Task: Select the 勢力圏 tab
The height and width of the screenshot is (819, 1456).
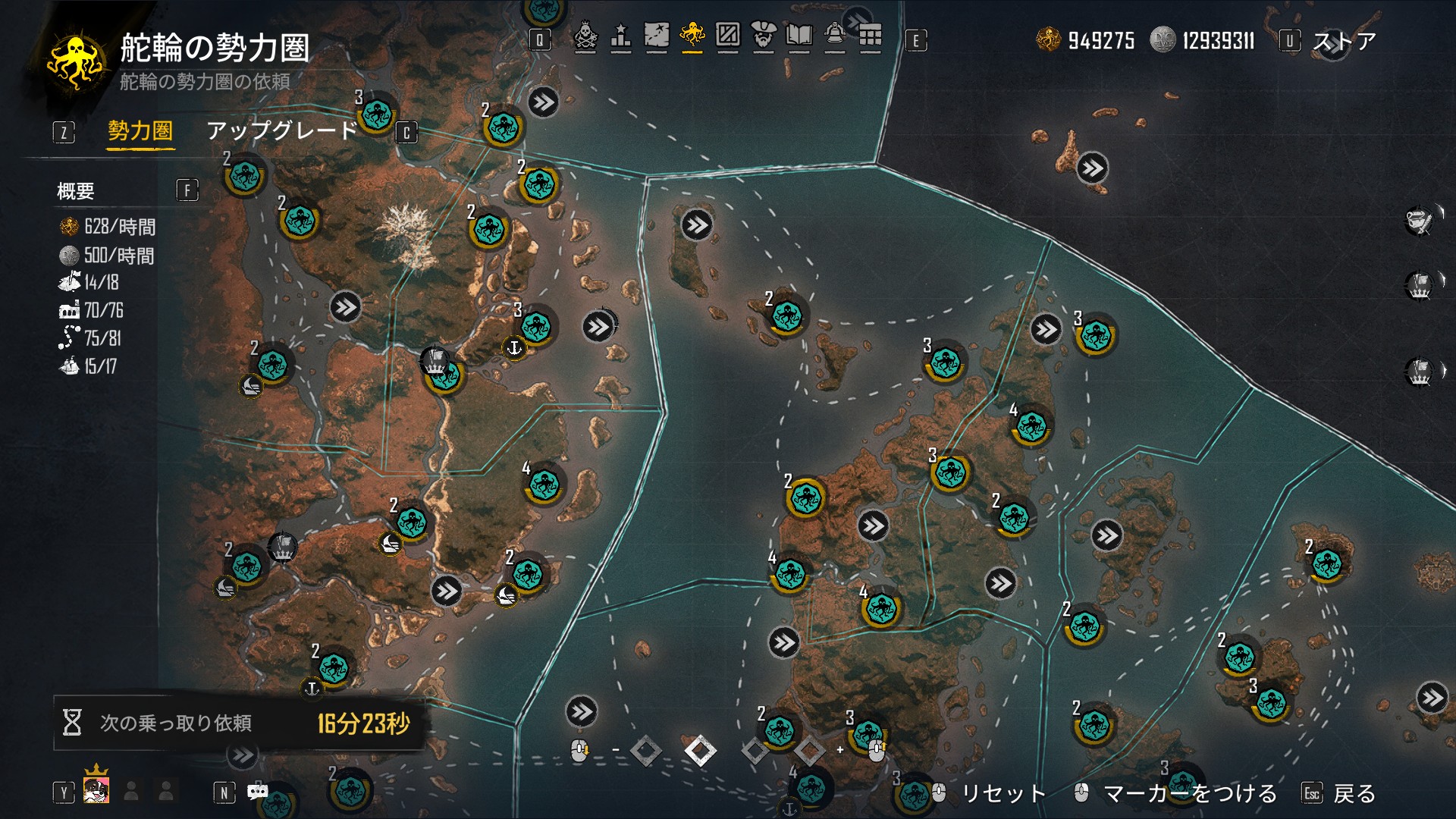Action: coord(140,131)
